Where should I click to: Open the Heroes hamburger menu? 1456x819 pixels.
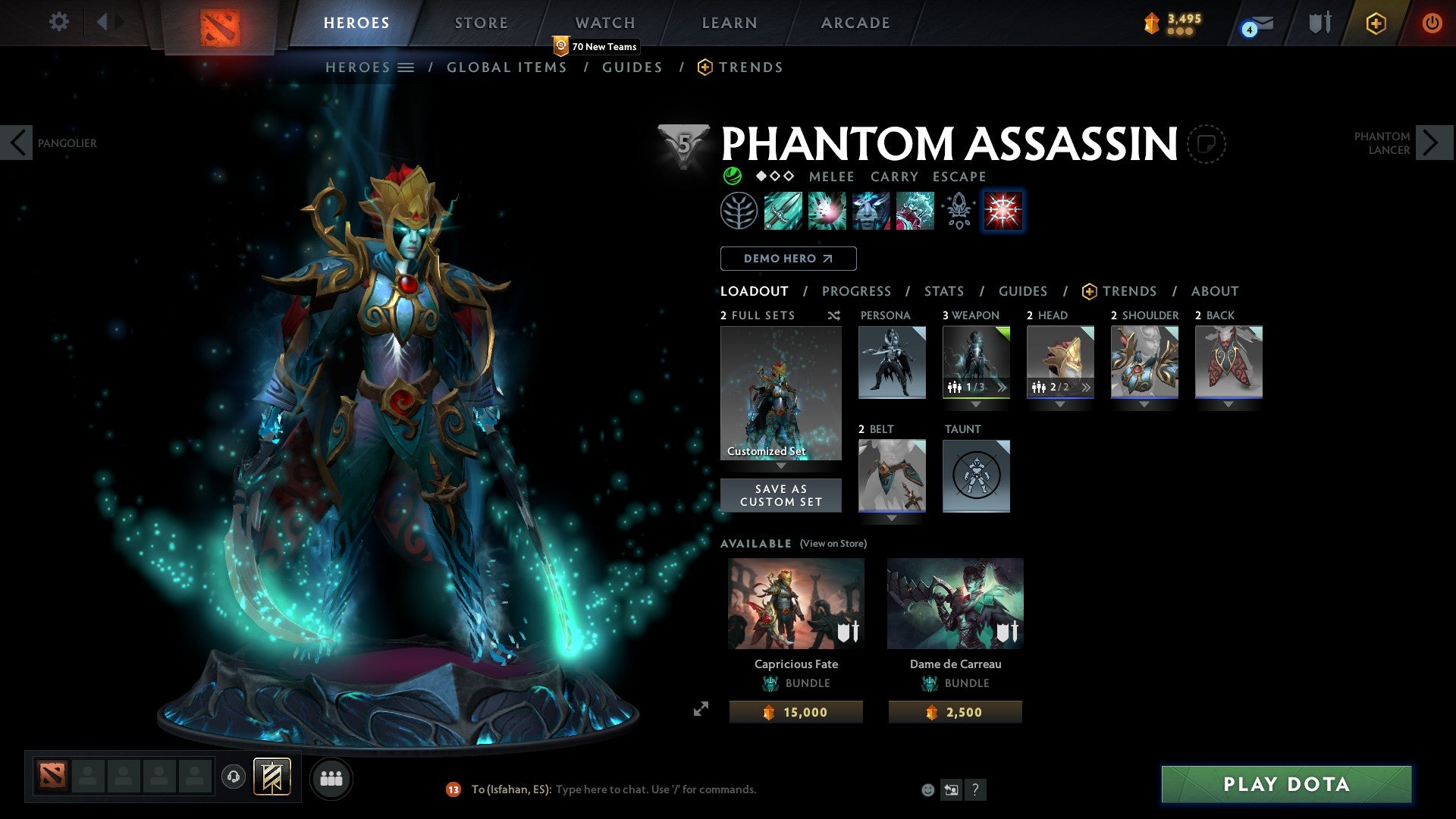point(406,67)
